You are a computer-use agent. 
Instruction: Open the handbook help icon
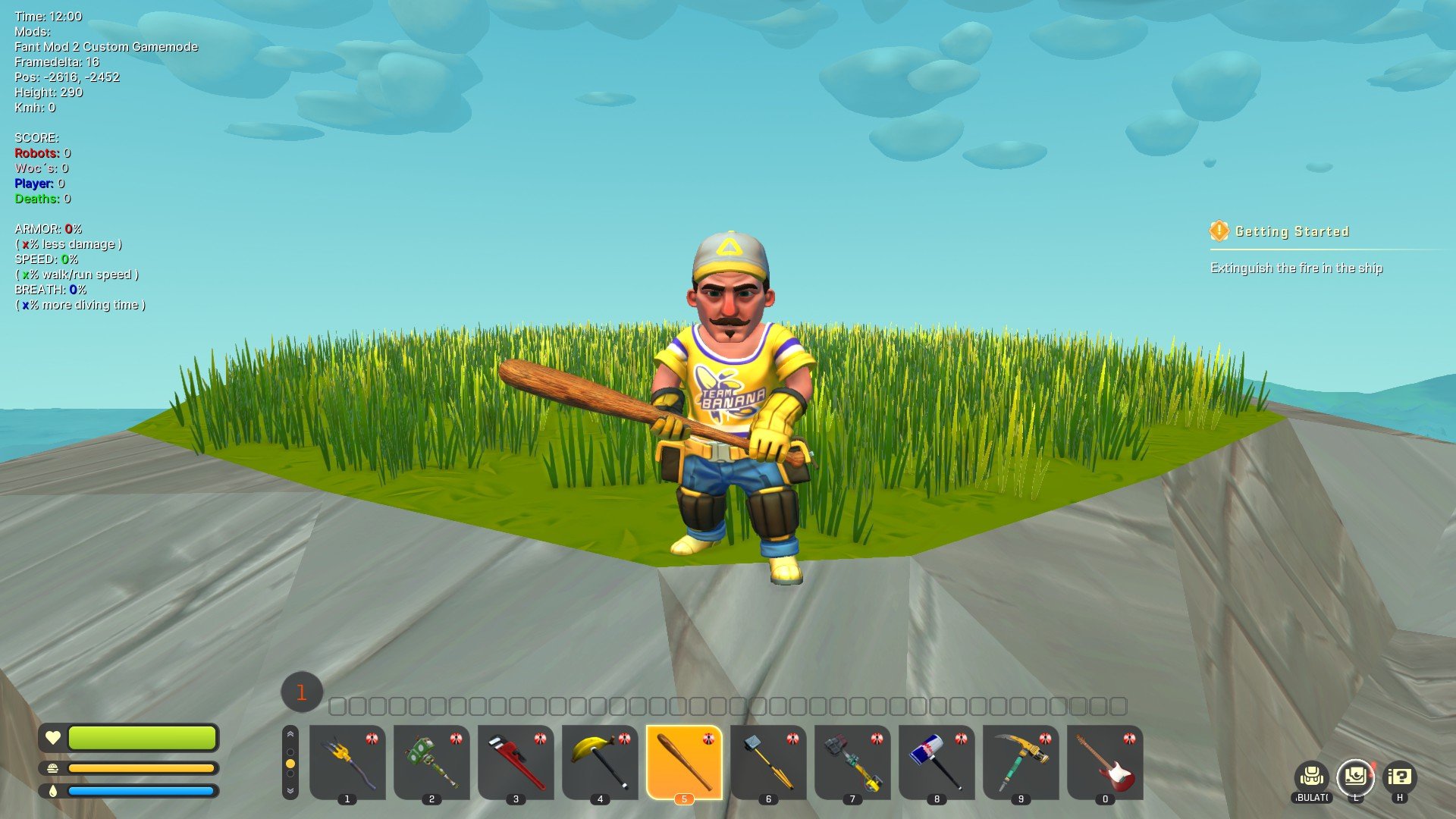click(1399, 777)
